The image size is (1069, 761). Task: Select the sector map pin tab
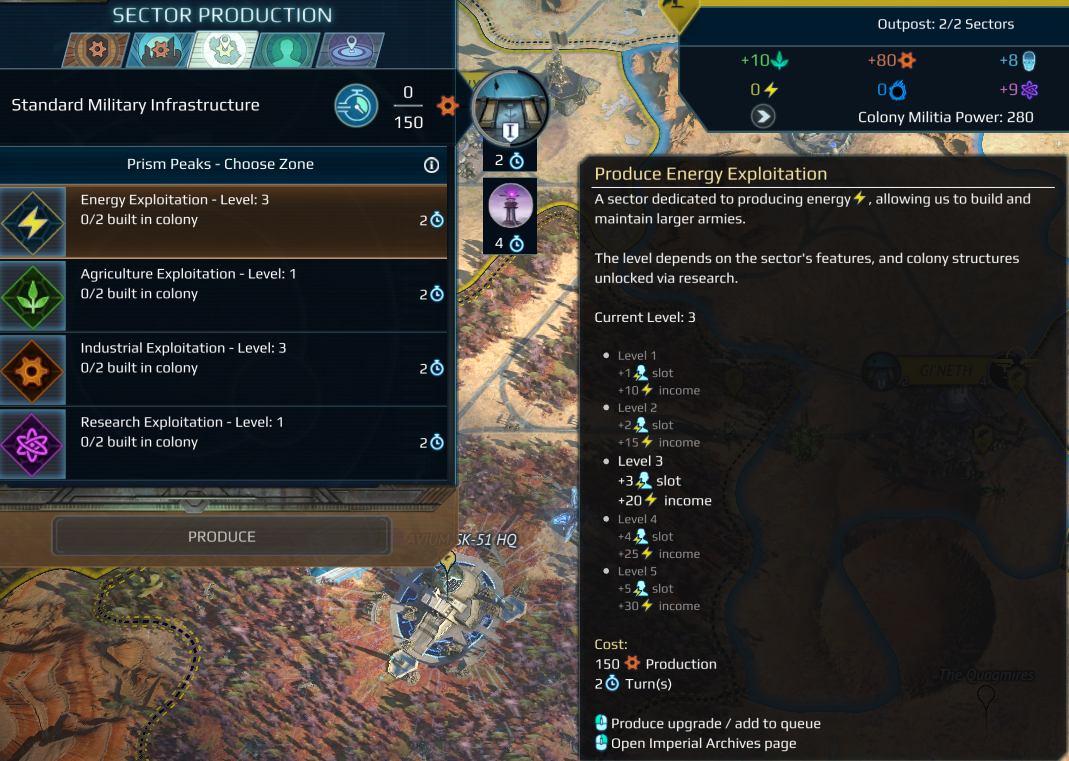[224, 49]
